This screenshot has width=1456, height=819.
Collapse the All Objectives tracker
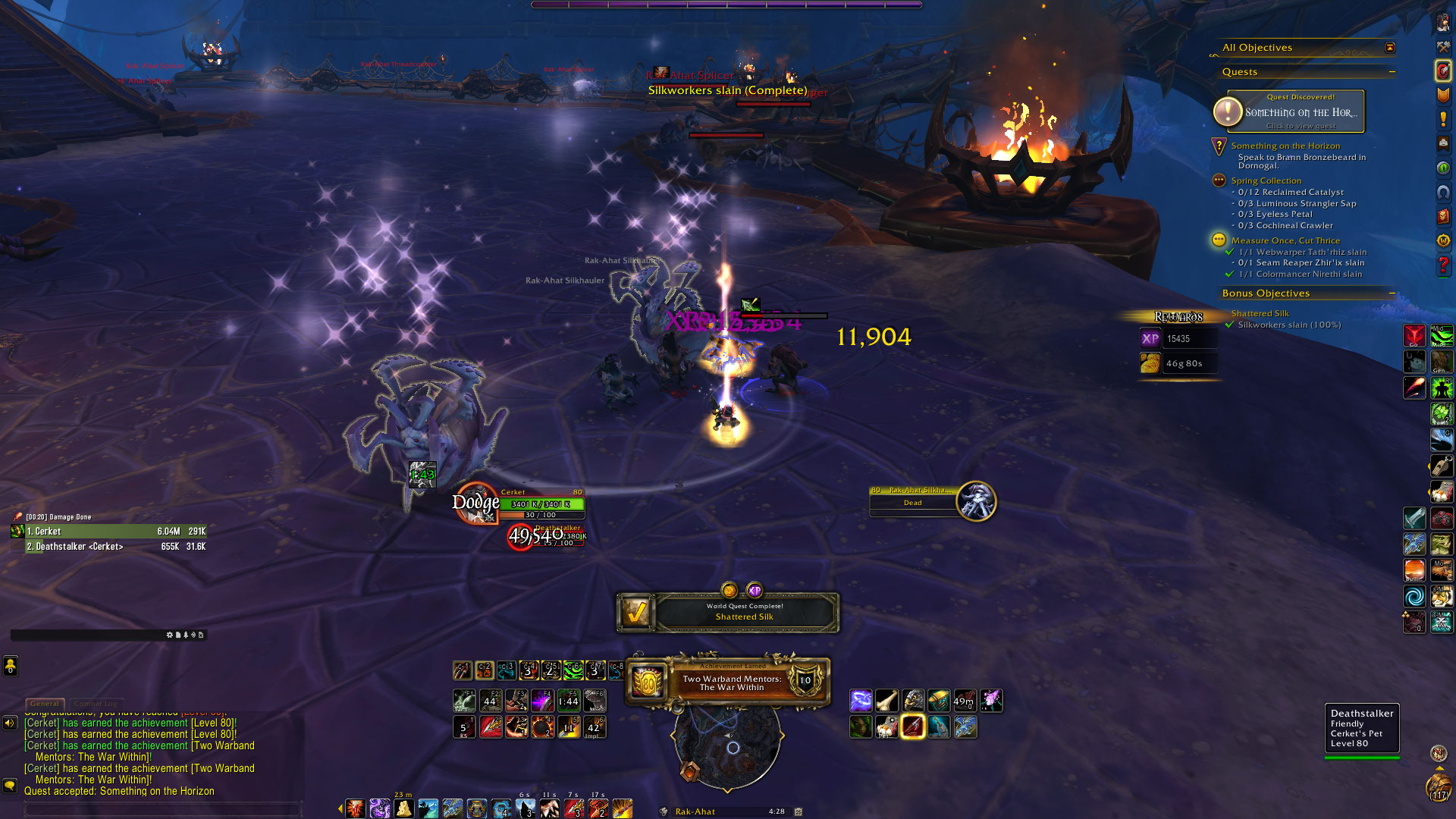coord(1390,48)
